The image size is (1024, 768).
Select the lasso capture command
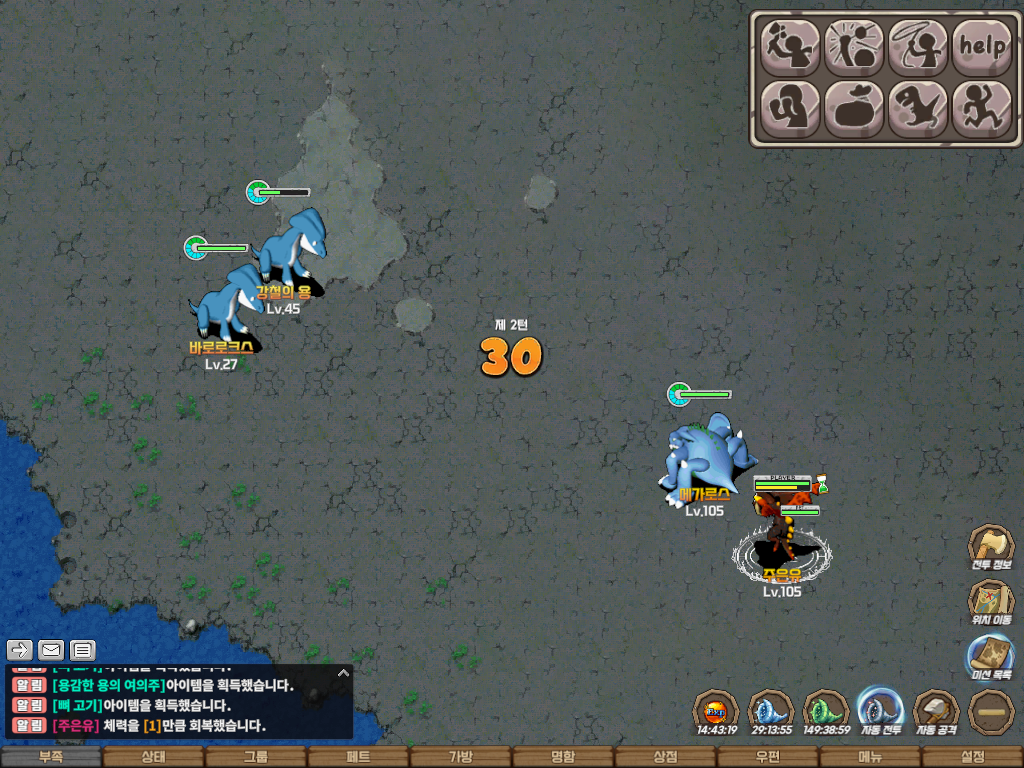pyautogui.click(x=918, y=46)
